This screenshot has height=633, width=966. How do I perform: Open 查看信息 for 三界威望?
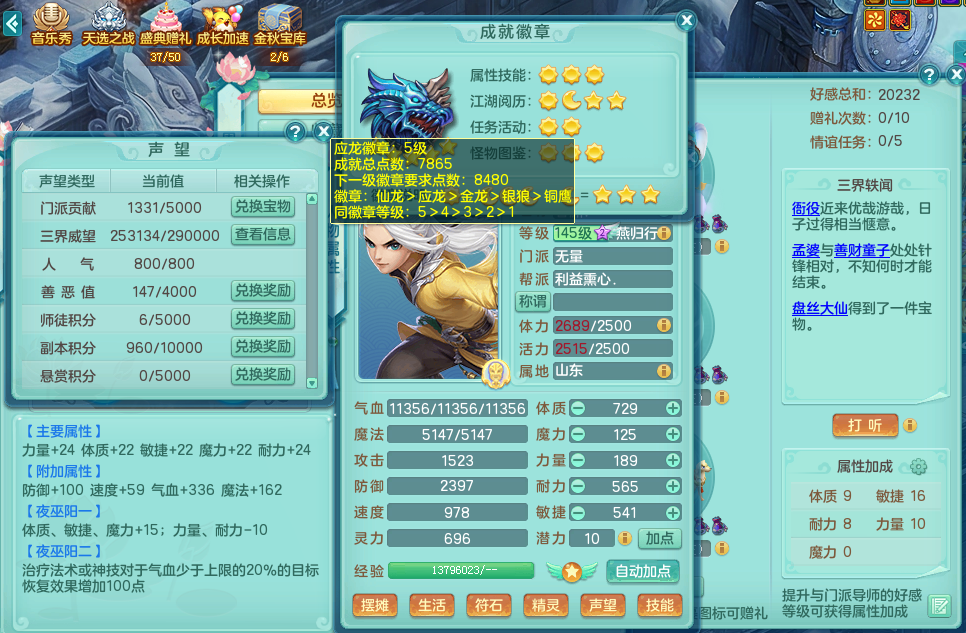263,235
